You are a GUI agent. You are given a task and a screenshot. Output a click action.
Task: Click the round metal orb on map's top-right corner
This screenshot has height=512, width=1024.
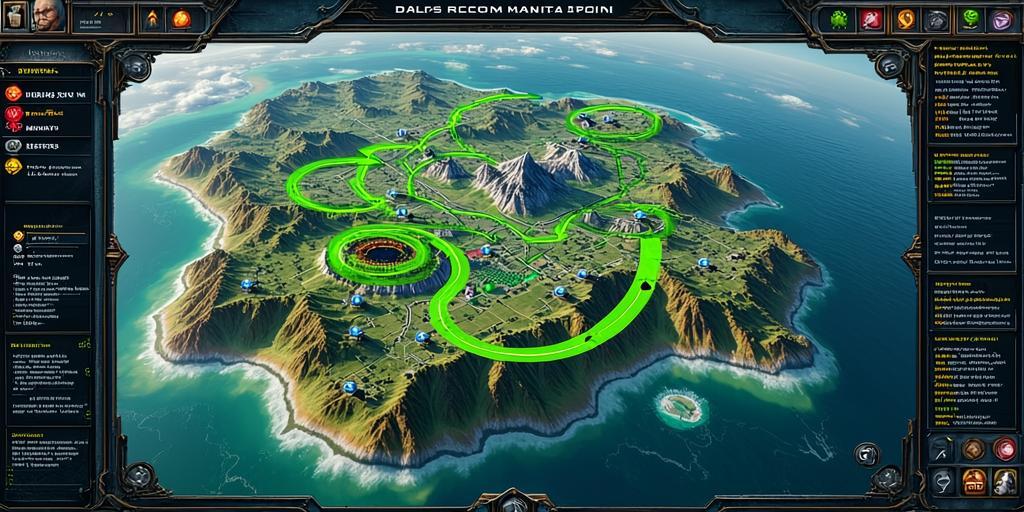pos(889,64)
